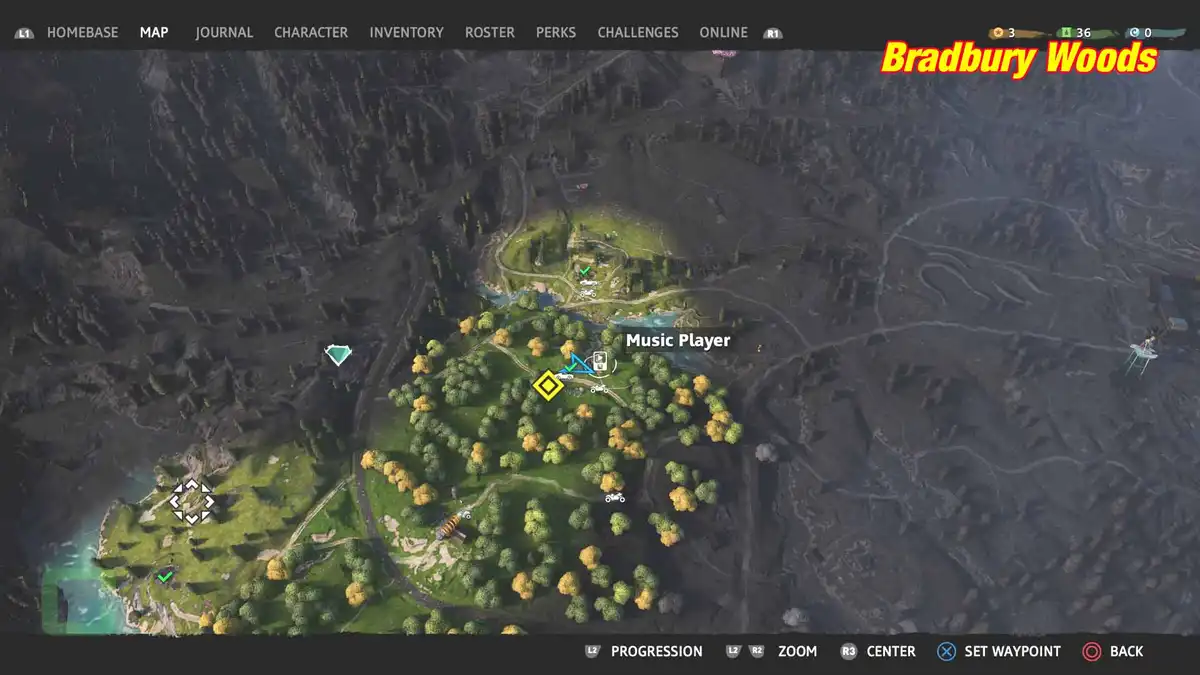Viewport: 1200px width, 675px height.
Task: Switch to the Perks tab
Action: 556,32
